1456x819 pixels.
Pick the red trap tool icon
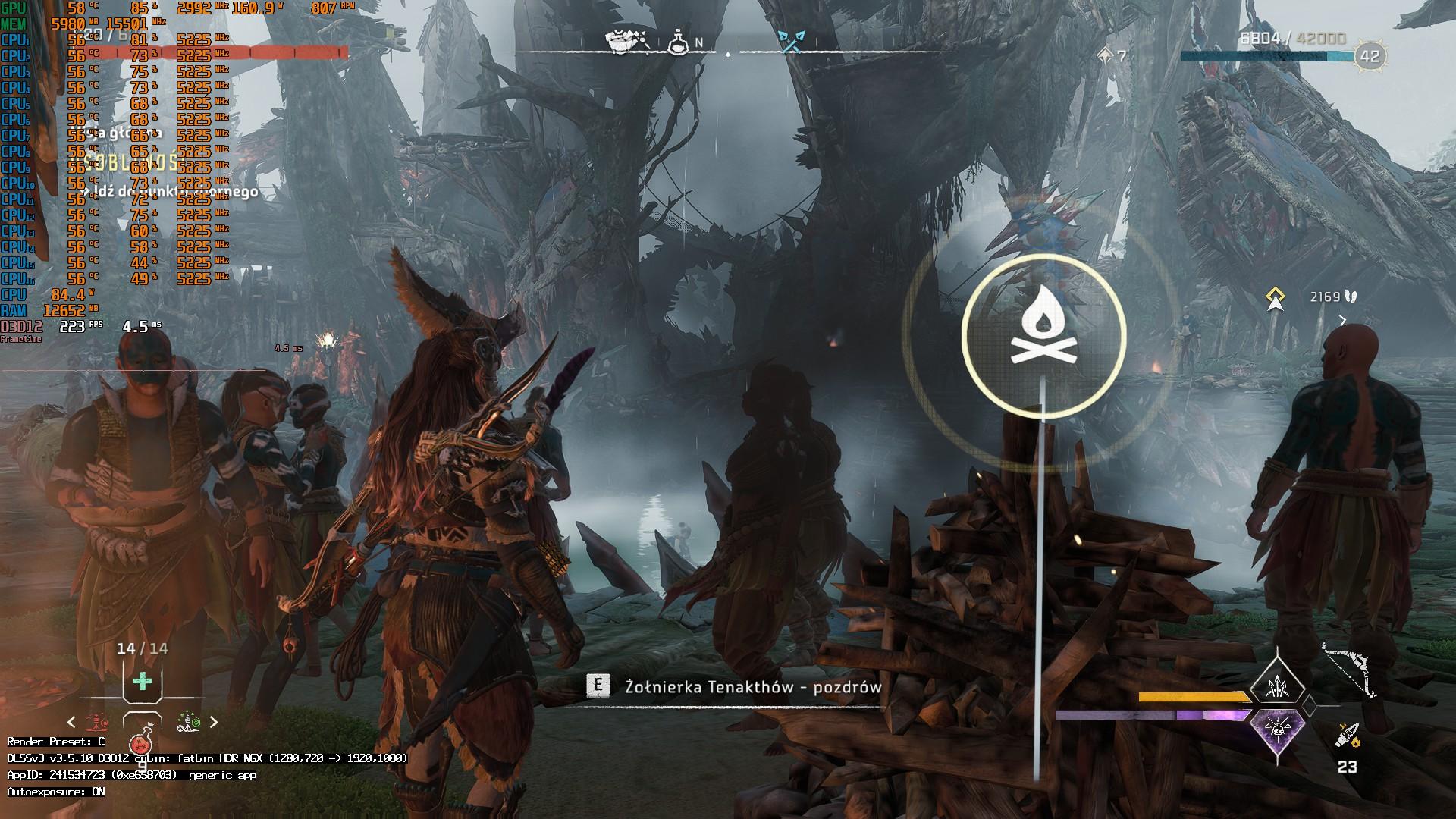tap(96, 722)
